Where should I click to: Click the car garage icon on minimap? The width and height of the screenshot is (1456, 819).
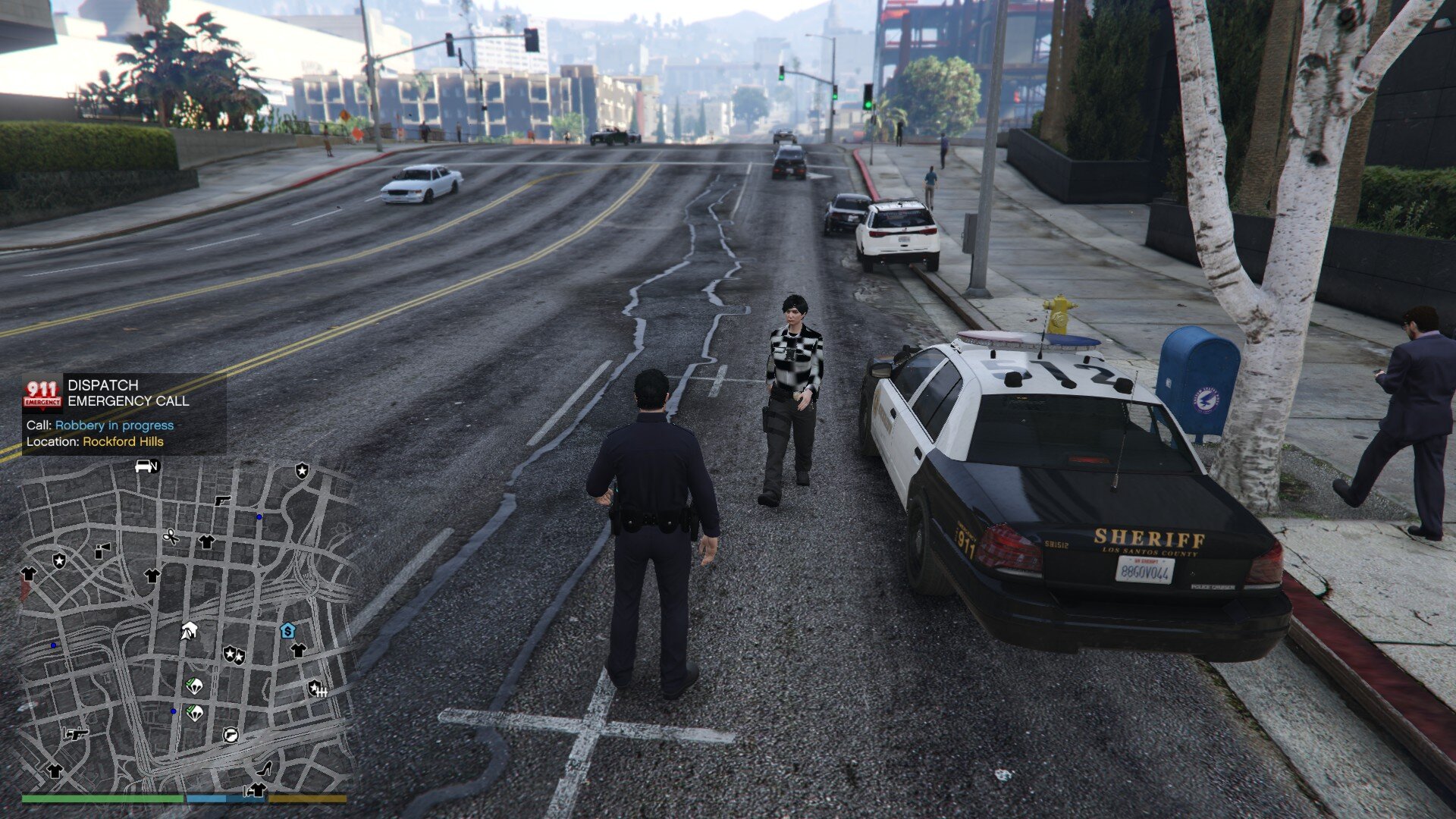coord(145,466)
